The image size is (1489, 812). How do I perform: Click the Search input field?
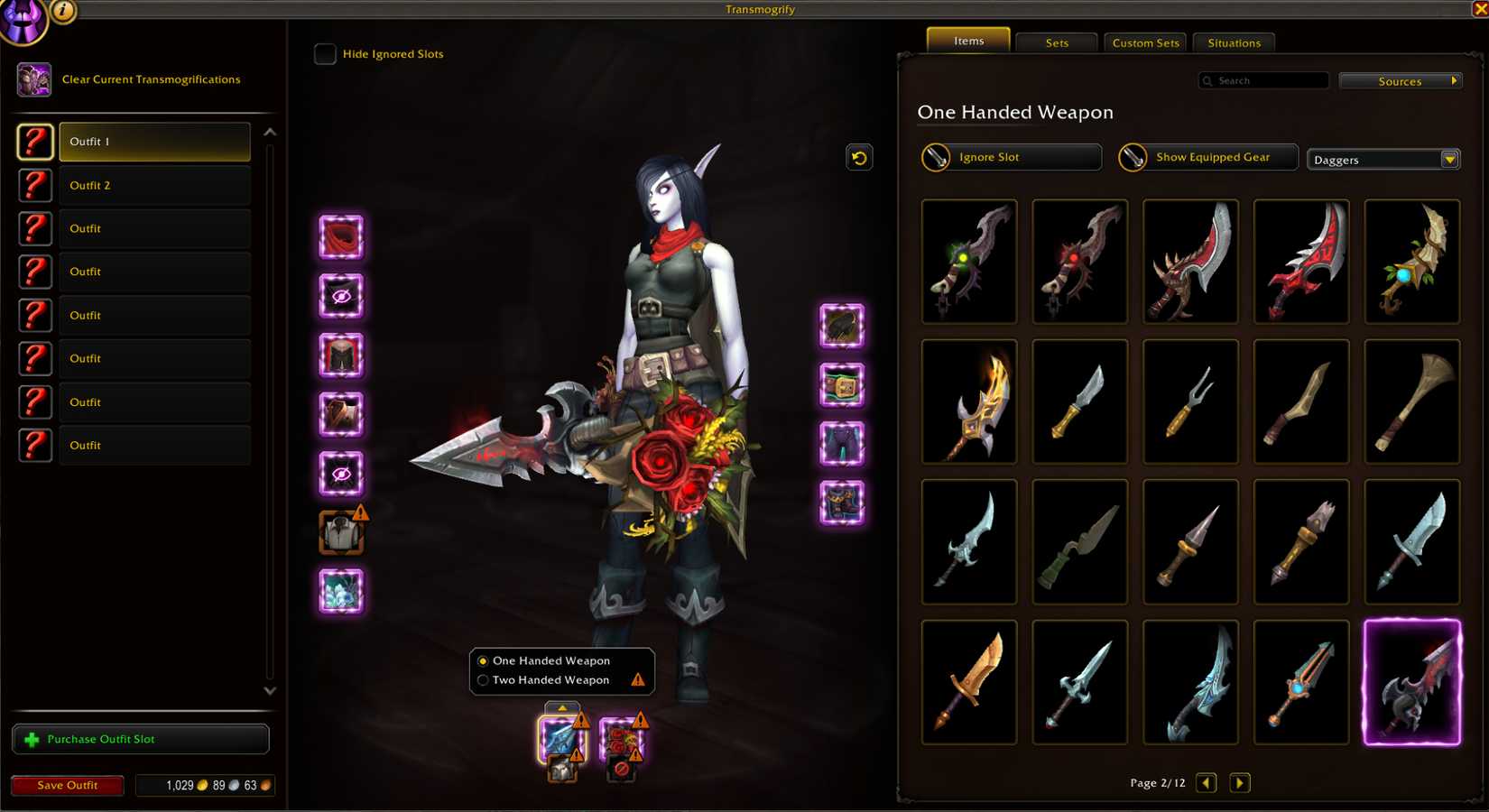click(1263, 80)
